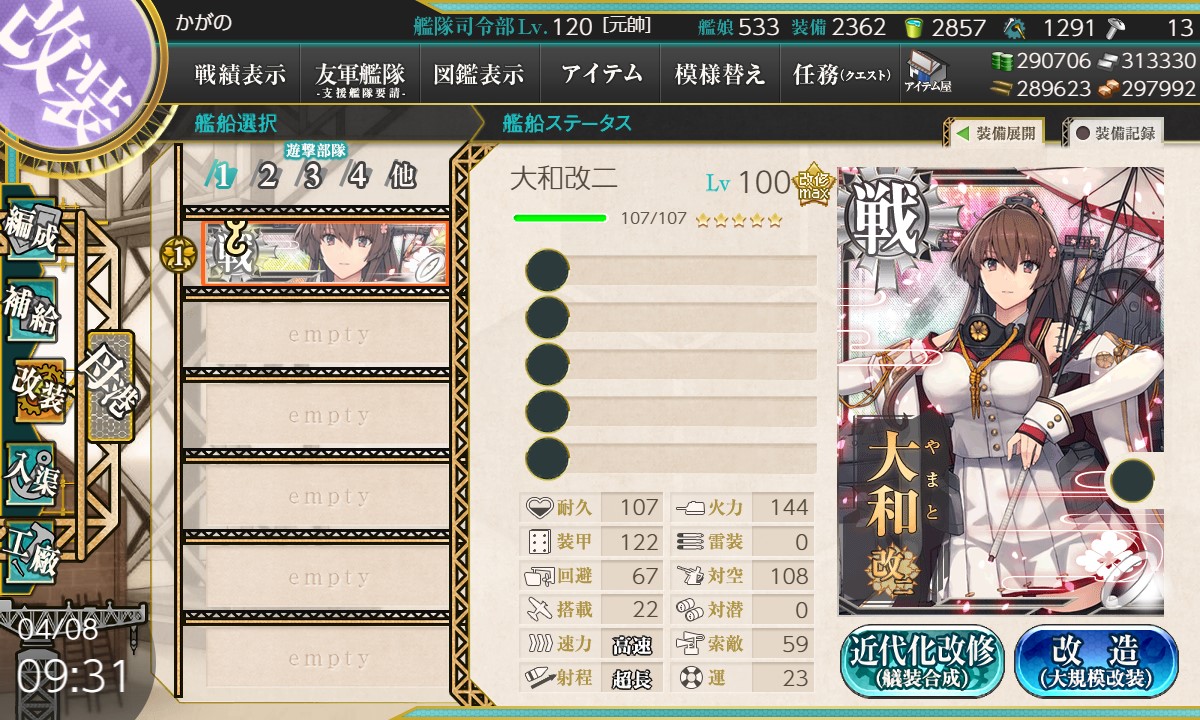
Task: Toggle the 装備記録 equipment record button
Action: (1115, 132)
